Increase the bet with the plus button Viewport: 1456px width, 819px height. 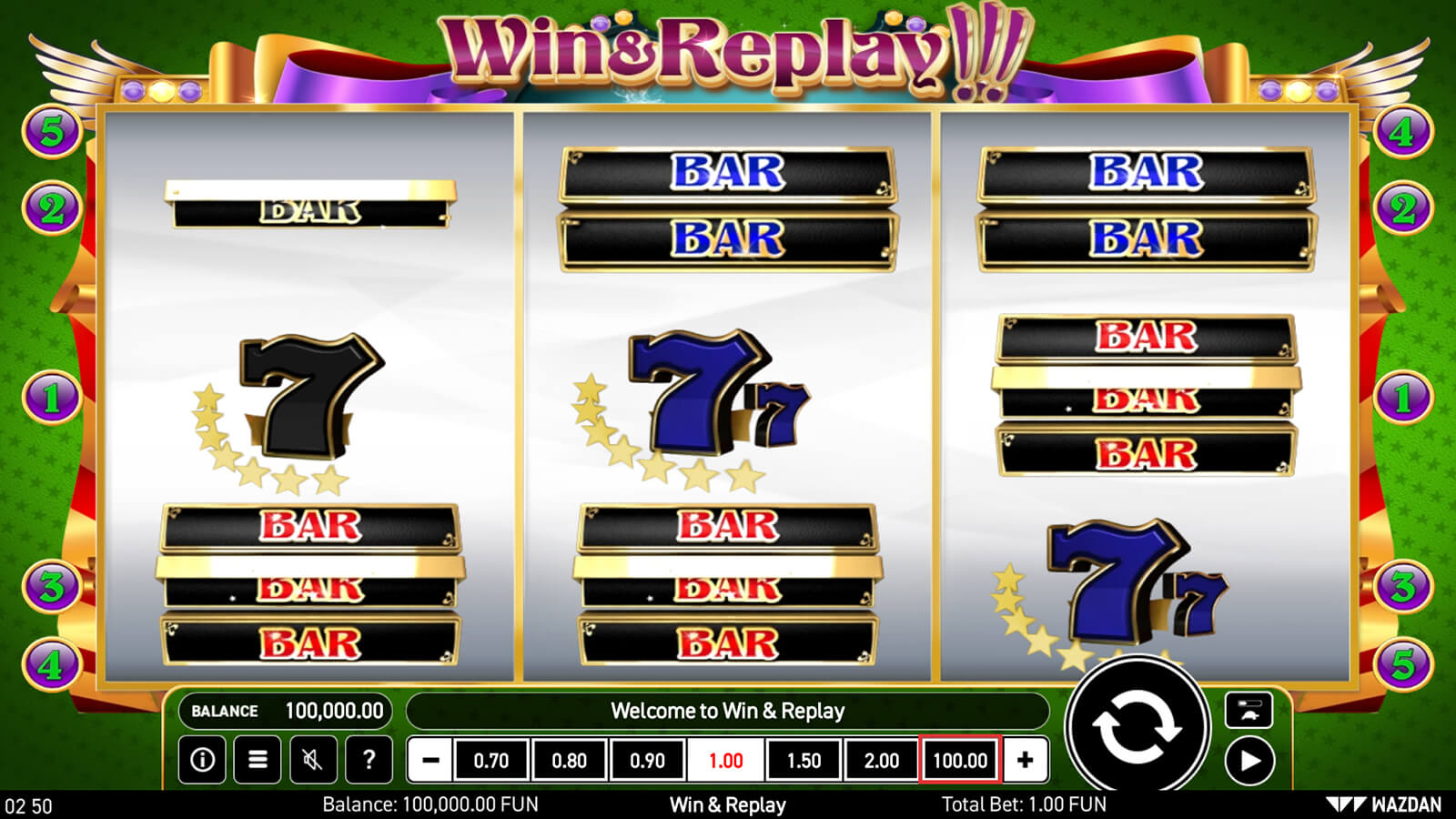tap(1025, 760)
